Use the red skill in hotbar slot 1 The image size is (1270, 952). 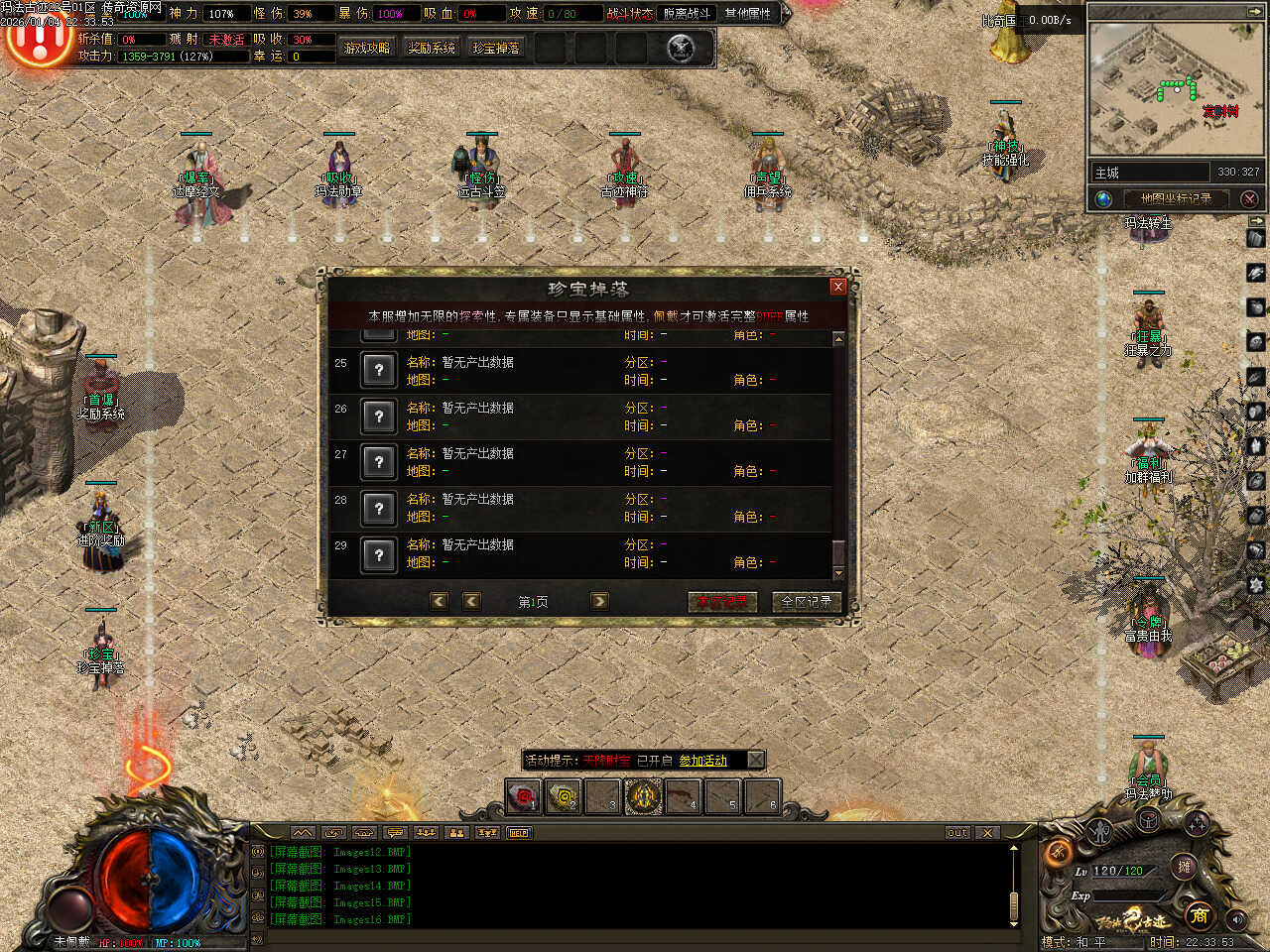tap(523, 796)
